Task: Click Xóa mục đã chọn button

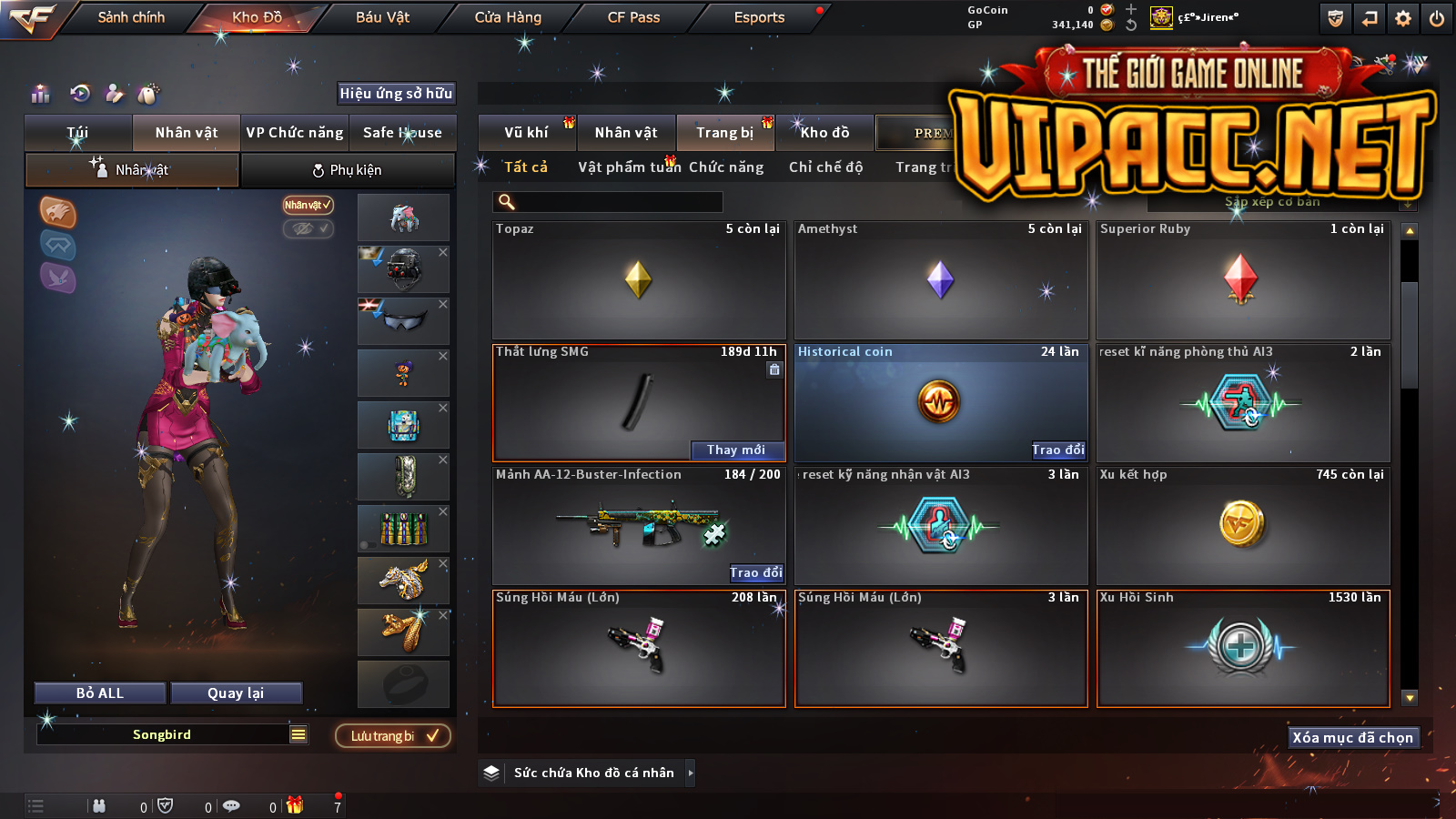Action: [1352, 737]
